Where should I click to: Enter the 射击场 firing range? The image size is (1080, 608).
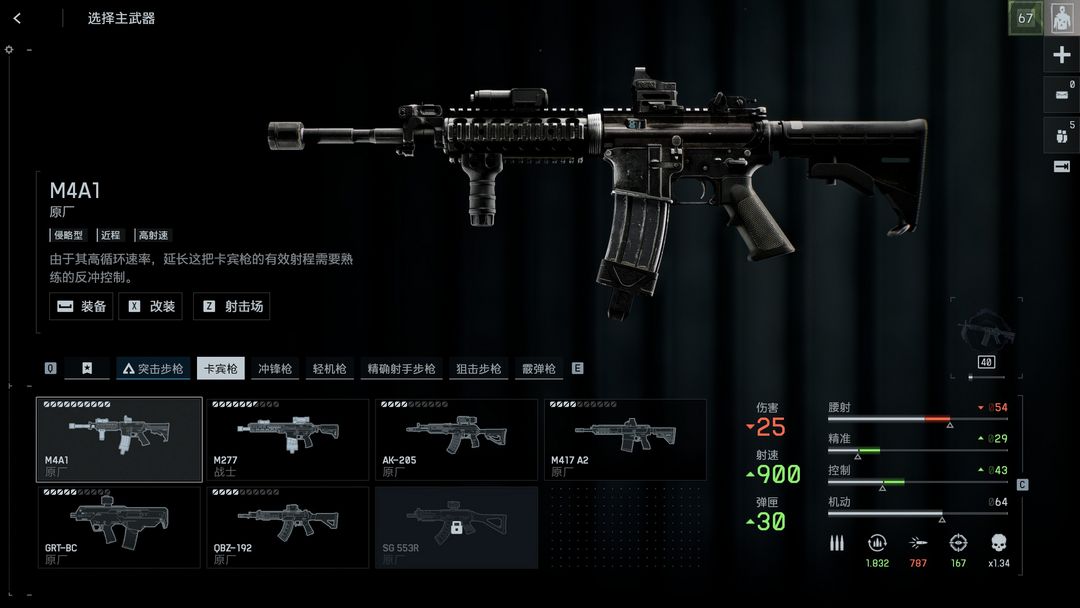[232, 306]
